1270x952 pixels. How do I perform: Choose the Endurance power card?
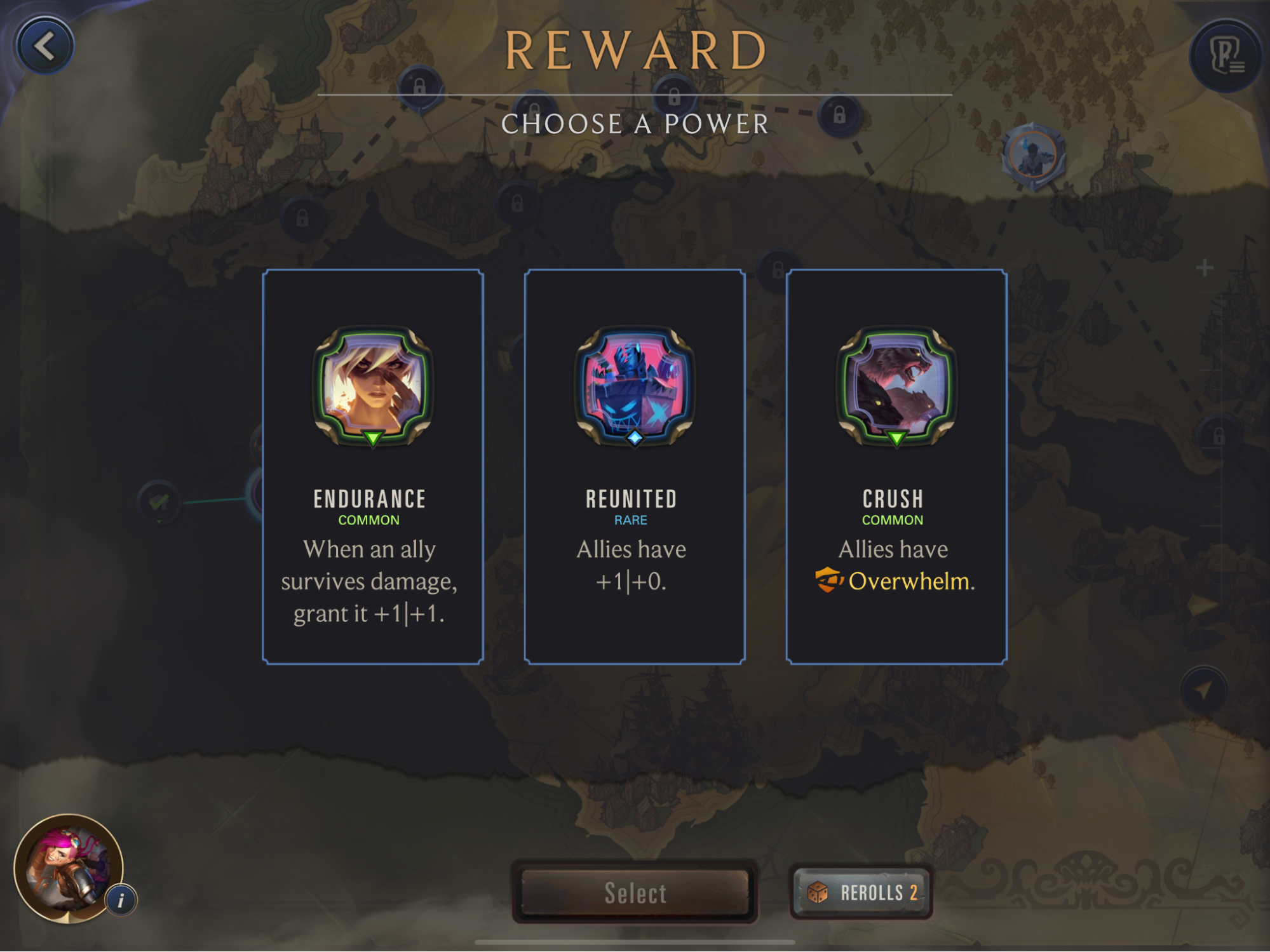click(x=373, y=467)
